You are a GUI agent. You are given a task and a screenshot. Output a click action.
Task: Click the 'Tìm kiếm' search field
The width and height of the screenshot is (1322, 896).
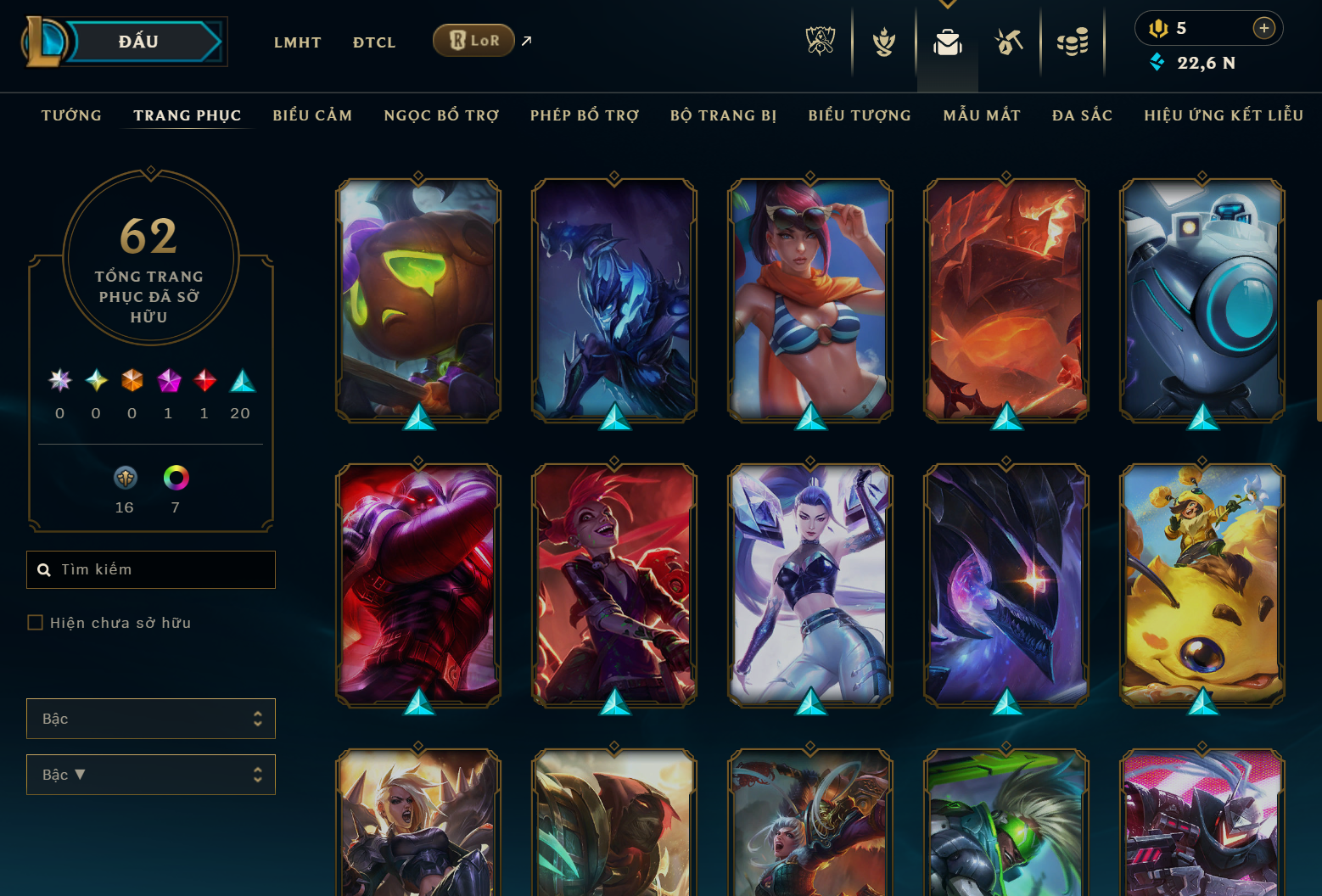(151, 569)
